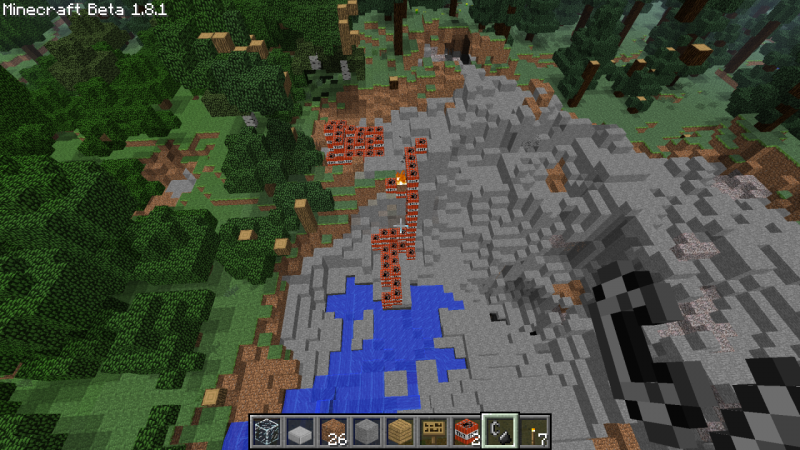Choose the TNT block slot
Viewport: 800px width, 450px height.
pyautogui.click(x=467, y=431)
